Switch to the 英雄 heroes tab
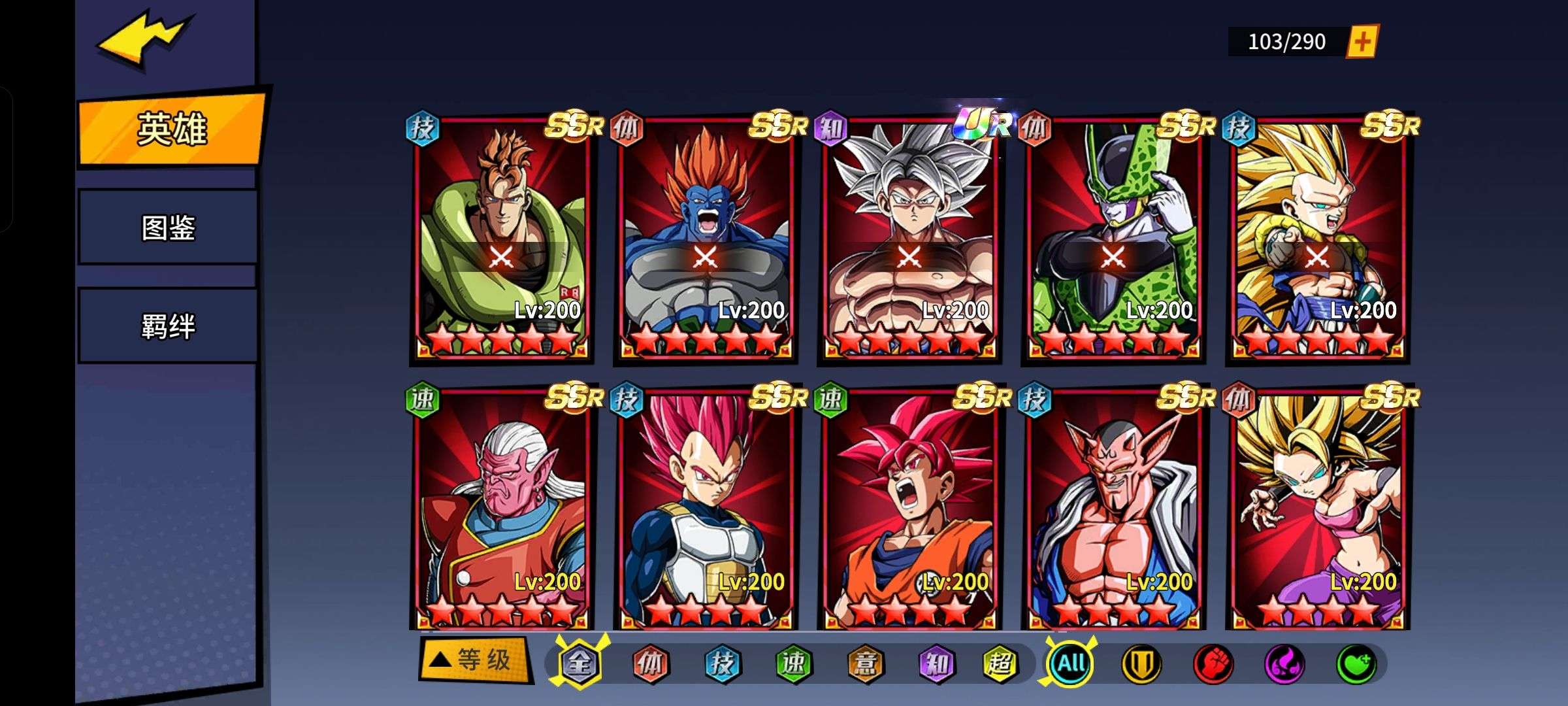Screen dimensions: 1568x706 pos(171,129)
